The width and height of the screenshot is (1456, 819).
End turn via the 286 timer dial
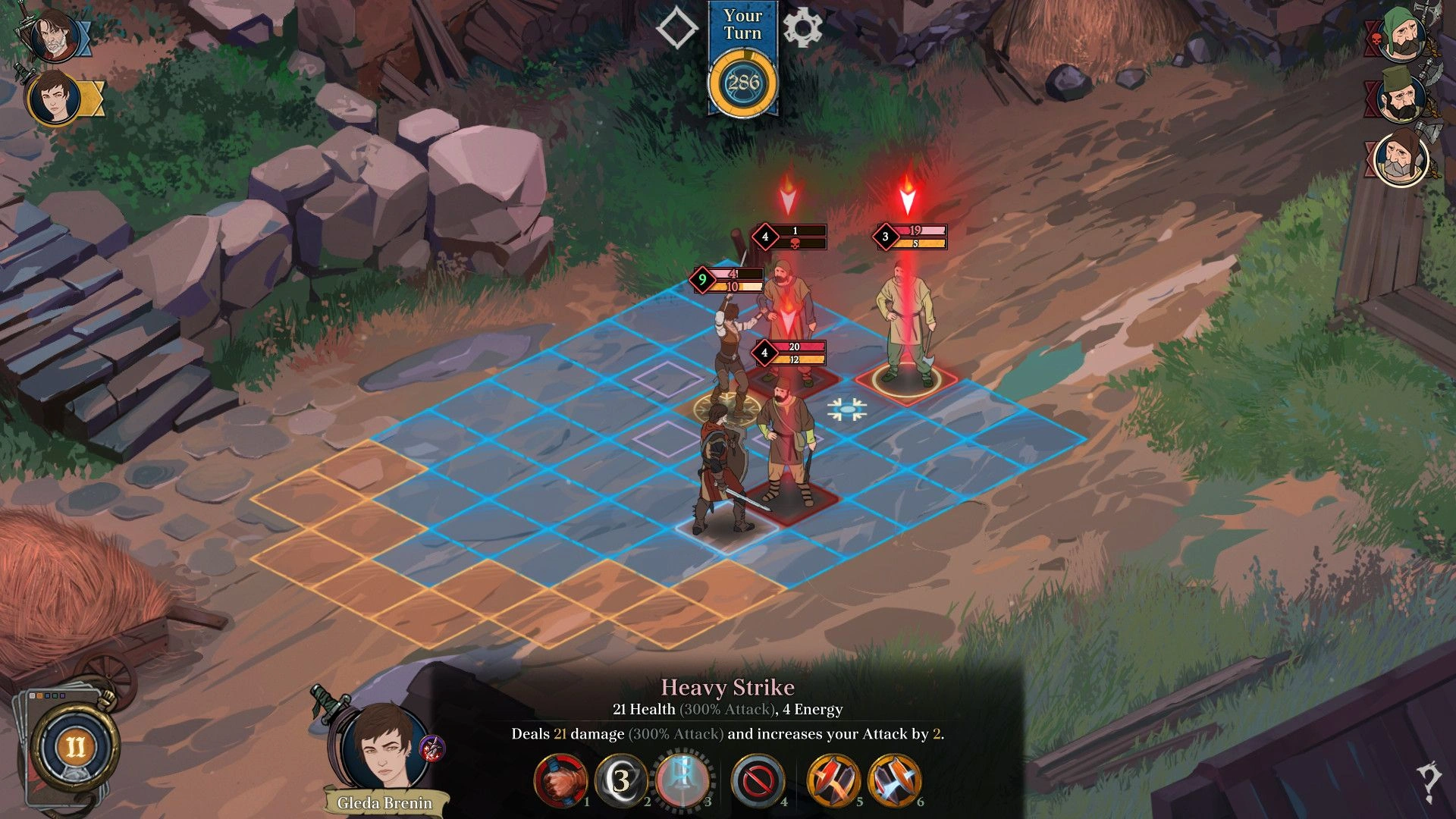742,83
